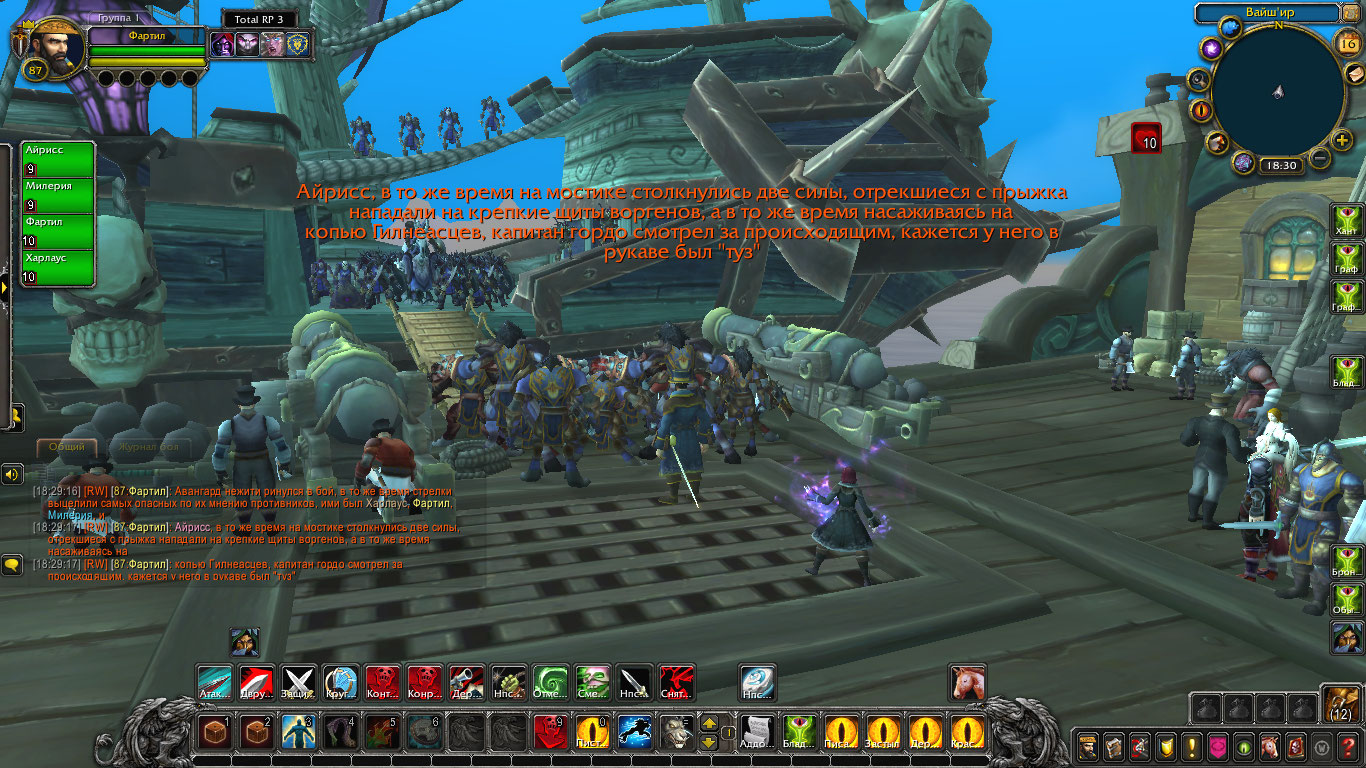Screen dimensions: 1366x768
Task: Target Милерия in the raid frame
Action: 59,194
